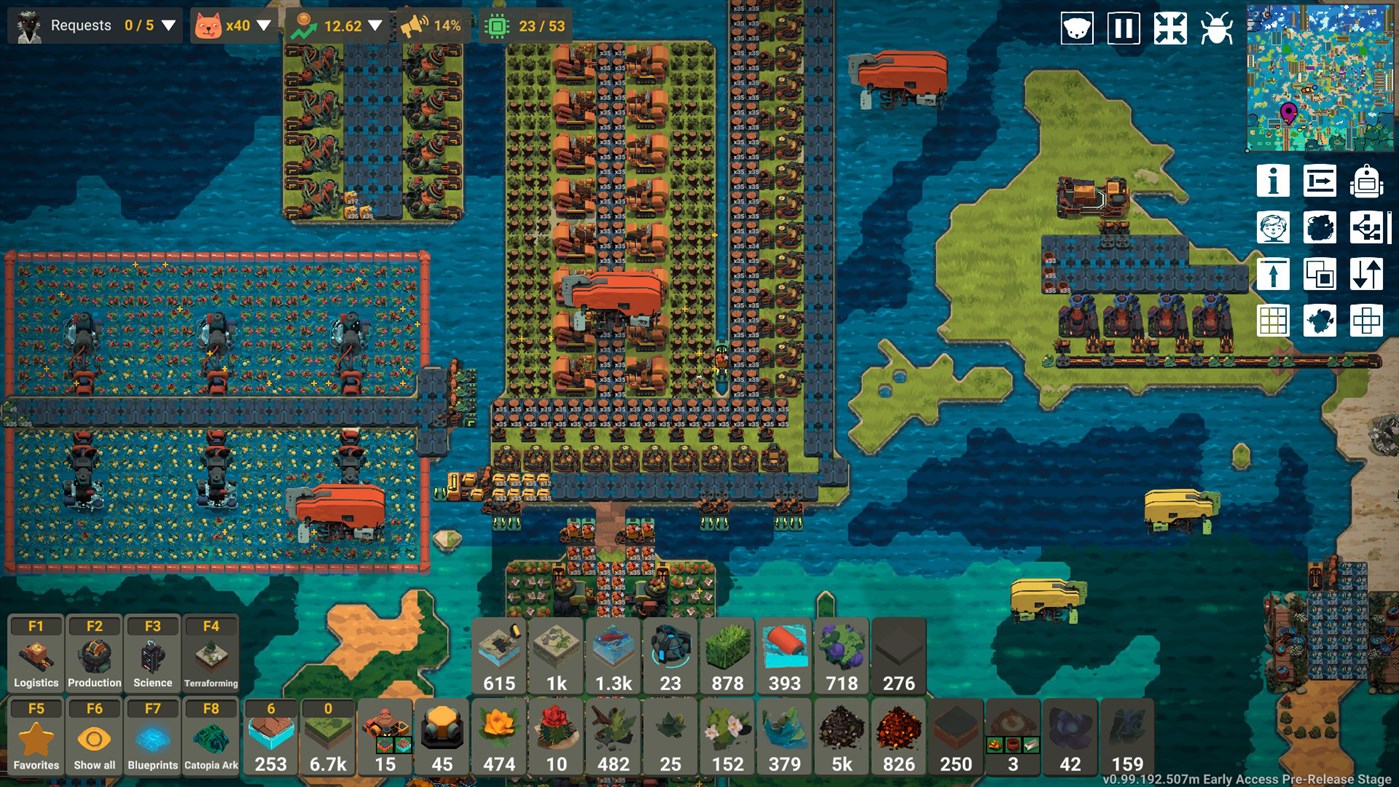Viewport: 1399px width, 787px height.
Task: Toggle the grid overlay sidebar icon
Action: point(1273,320)
